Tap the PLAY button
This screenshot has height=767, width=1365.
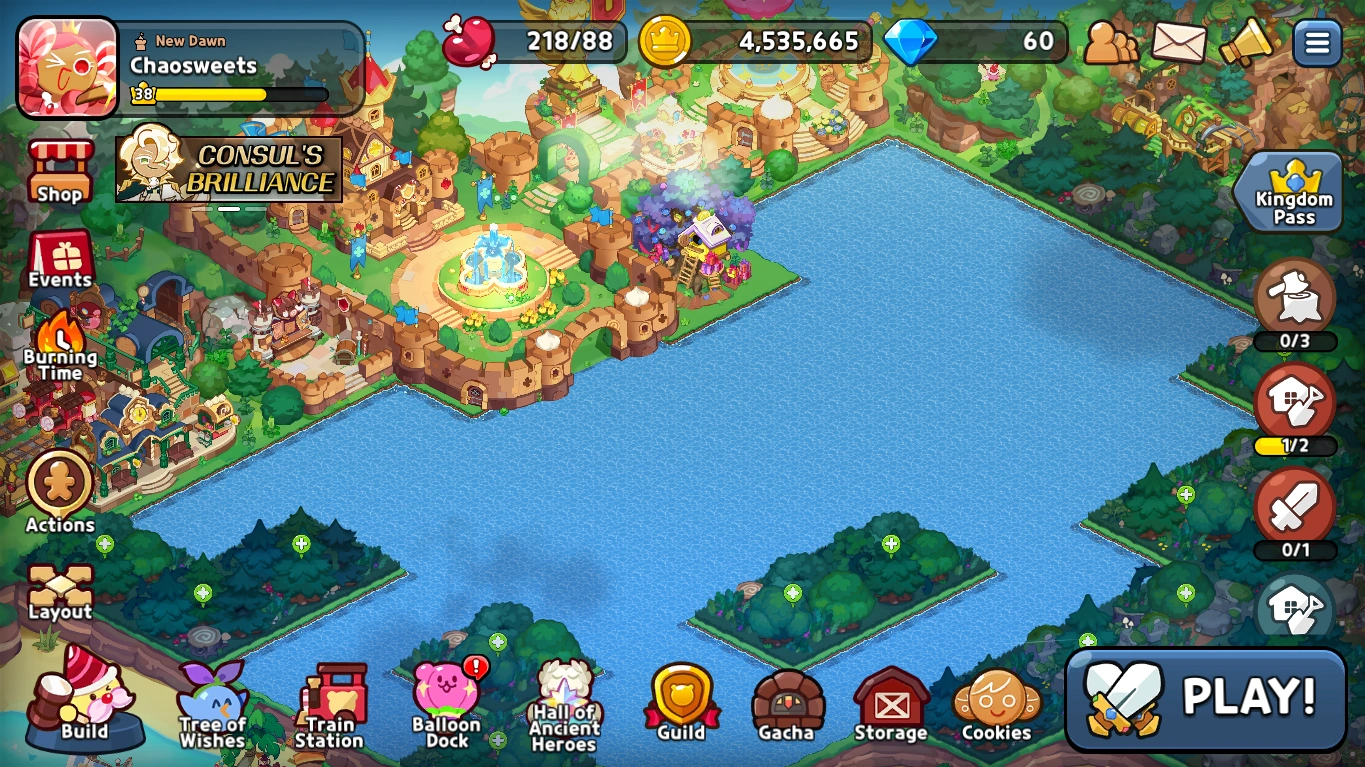point(1205,700)
